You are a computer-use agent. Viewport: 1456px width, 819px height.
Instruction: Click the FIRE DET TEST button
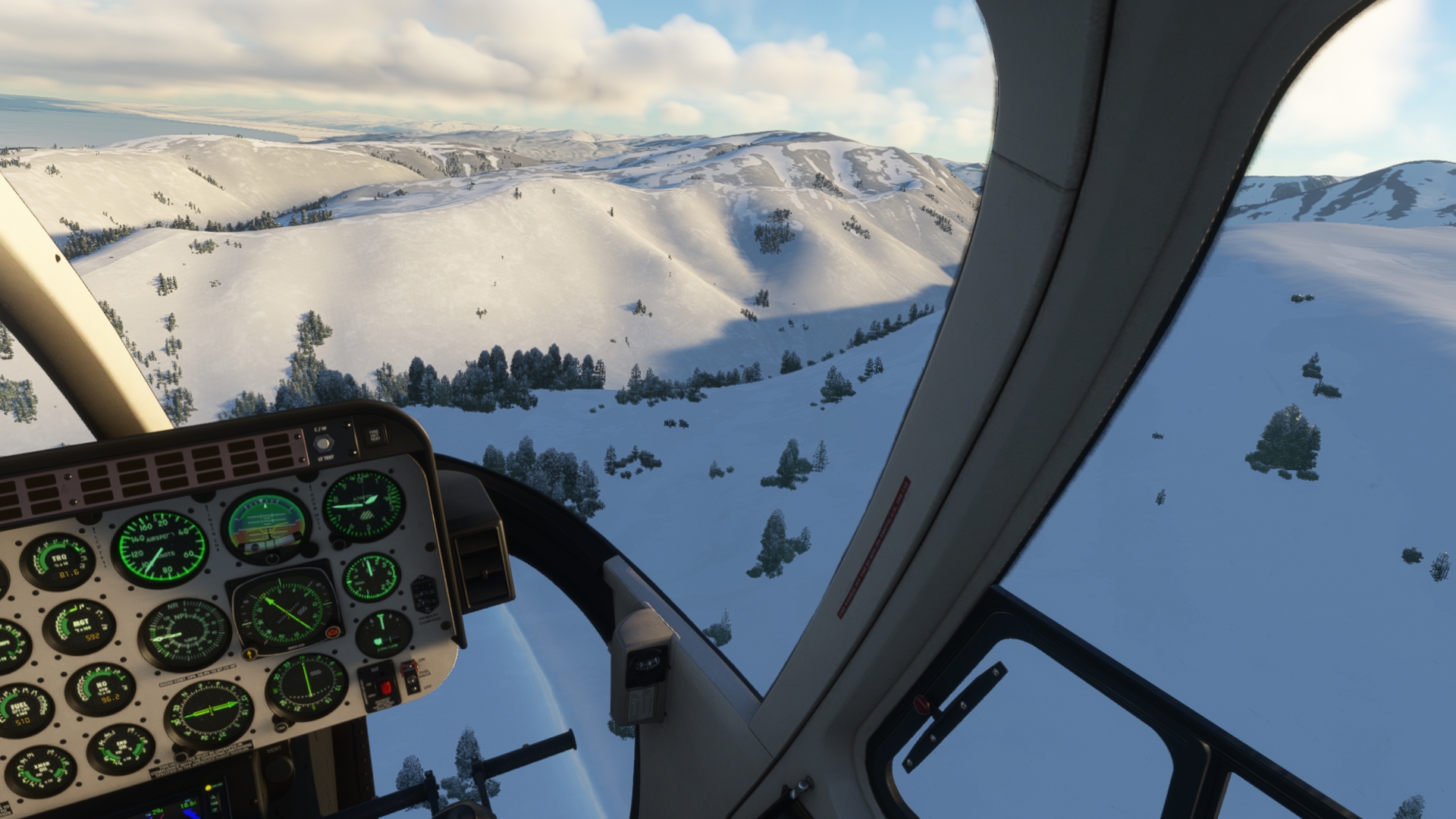[374, 435]
